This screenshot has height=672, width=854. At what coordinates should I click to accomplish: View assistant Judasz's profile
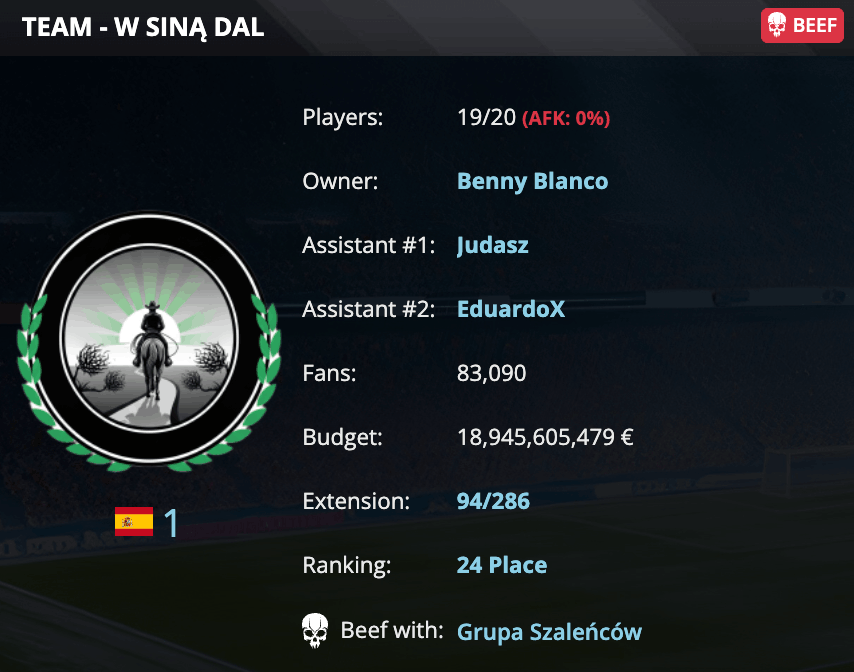pyautogui.click(x=492, y=245)
